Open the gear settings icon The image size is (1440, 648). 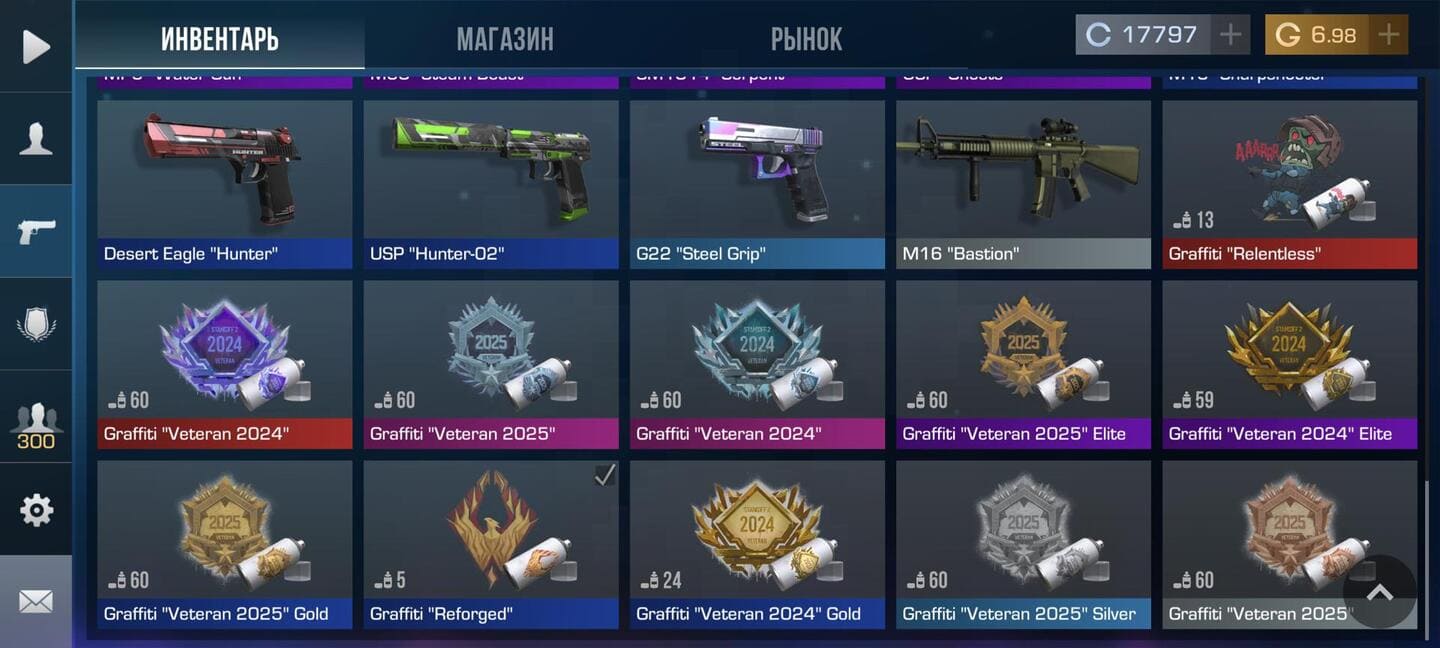pyautogui.click(x=36, y=510)
